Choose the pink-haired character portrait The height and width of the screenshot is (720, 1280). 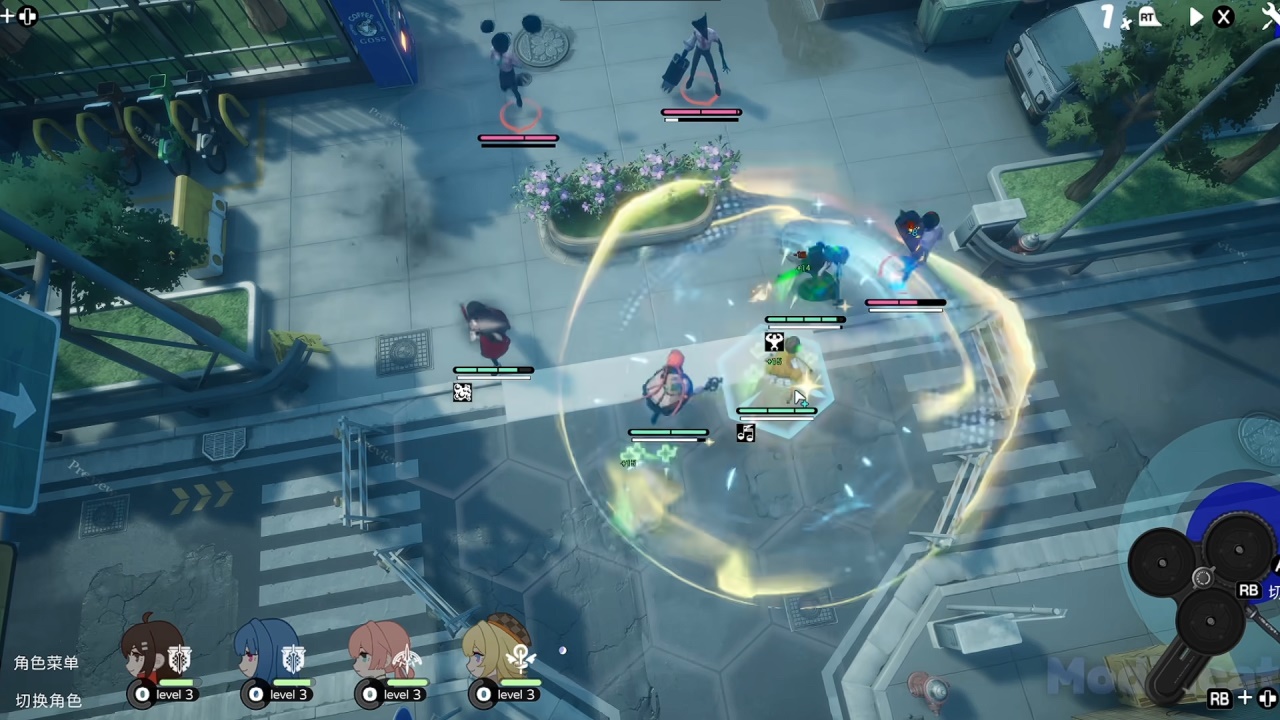click(379, 648)
